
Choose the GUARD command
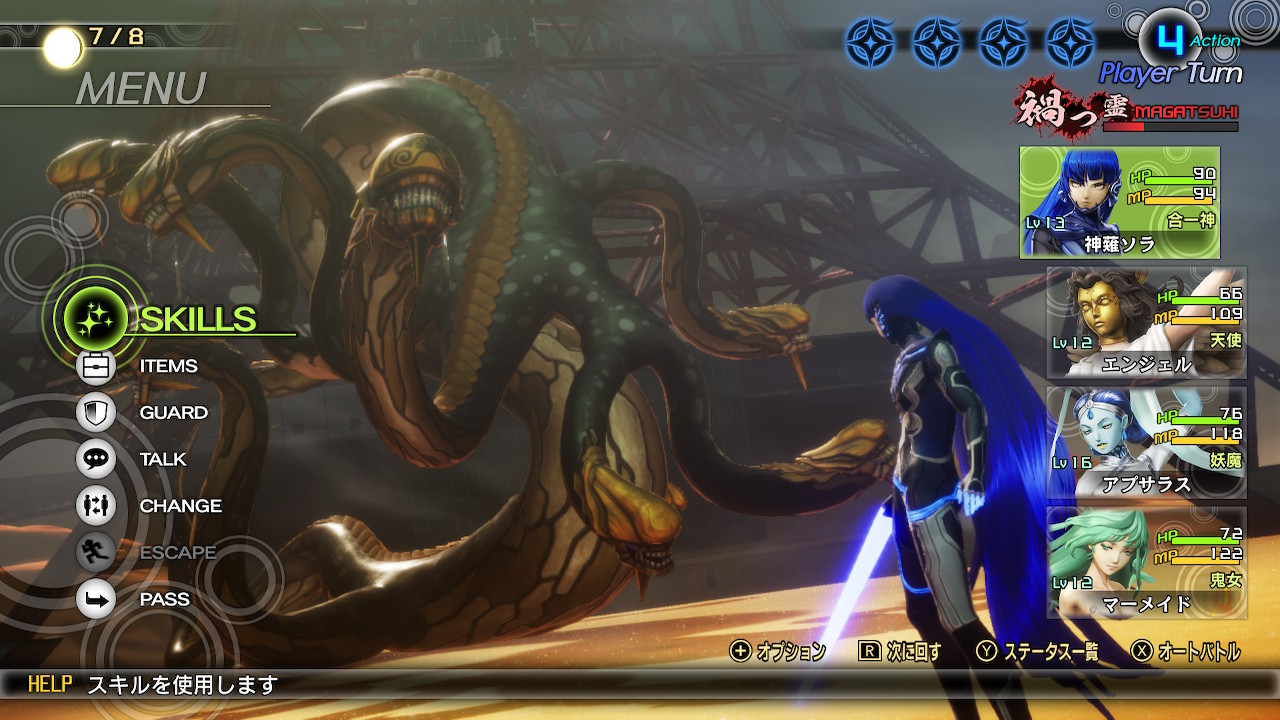[173, 412]
